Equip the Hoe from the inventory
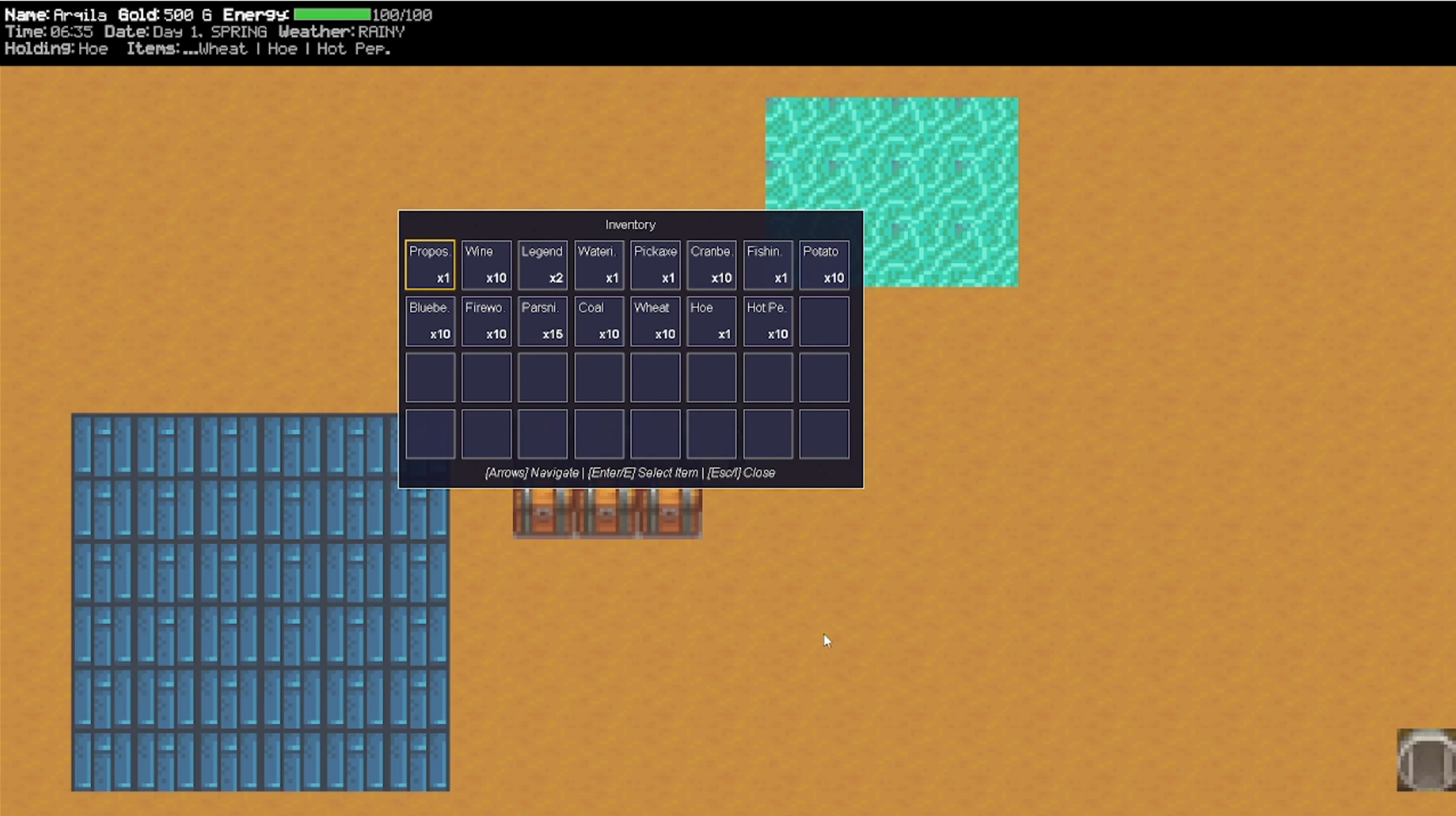 711,321
